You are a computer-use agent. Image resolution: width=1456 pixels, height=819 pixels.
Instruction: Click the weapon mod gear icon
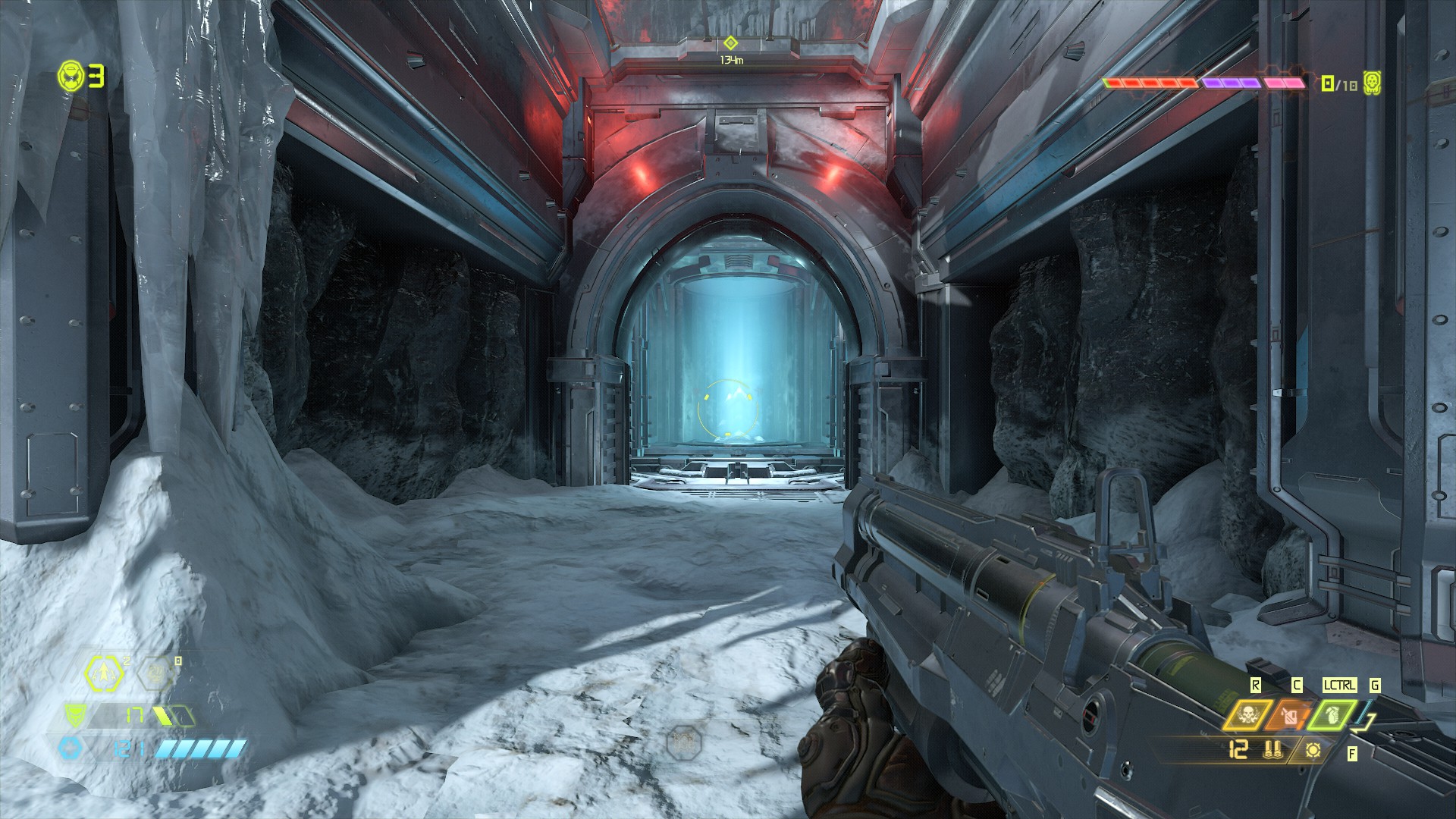click(x=1313, y=750)
